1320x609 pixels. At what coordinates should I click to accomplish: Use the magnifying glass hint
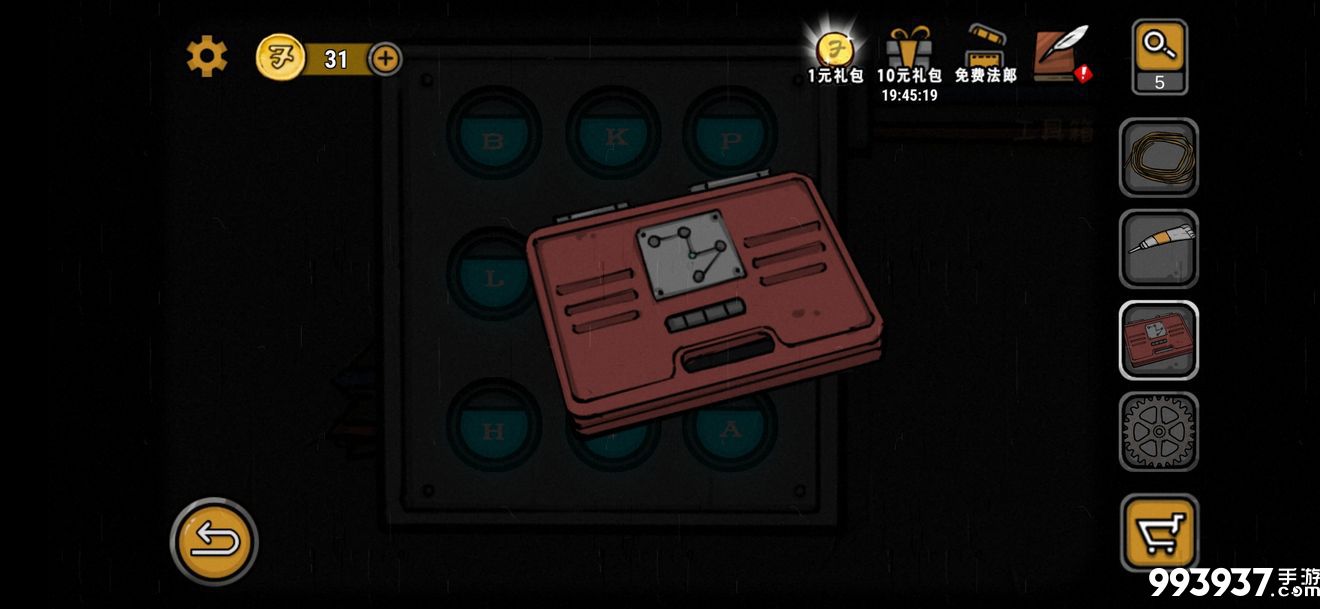pyautogui.click(x=1159, y=57)
